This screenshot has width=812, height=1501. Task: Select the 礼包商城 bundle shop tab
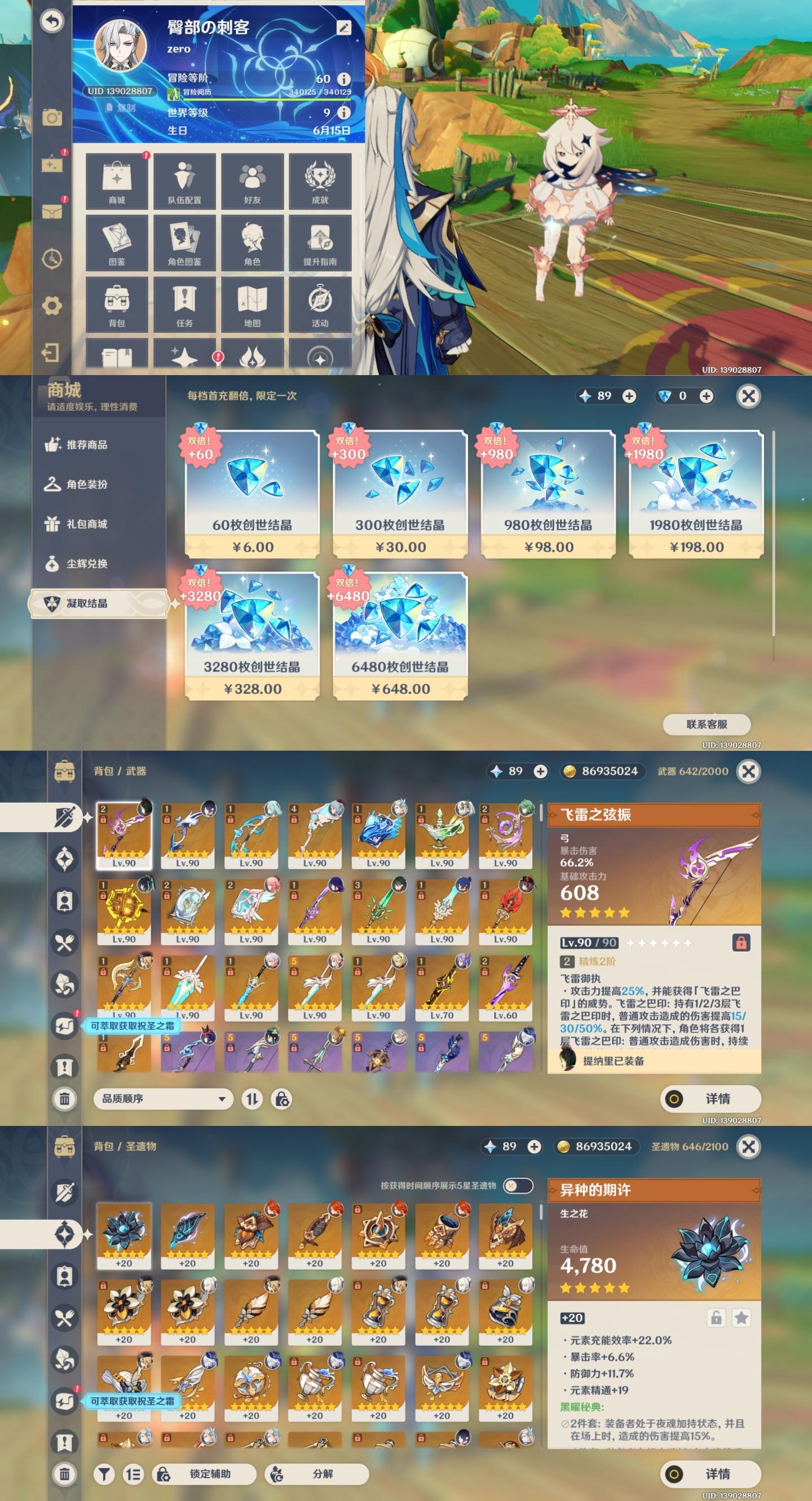click(87, 524)
